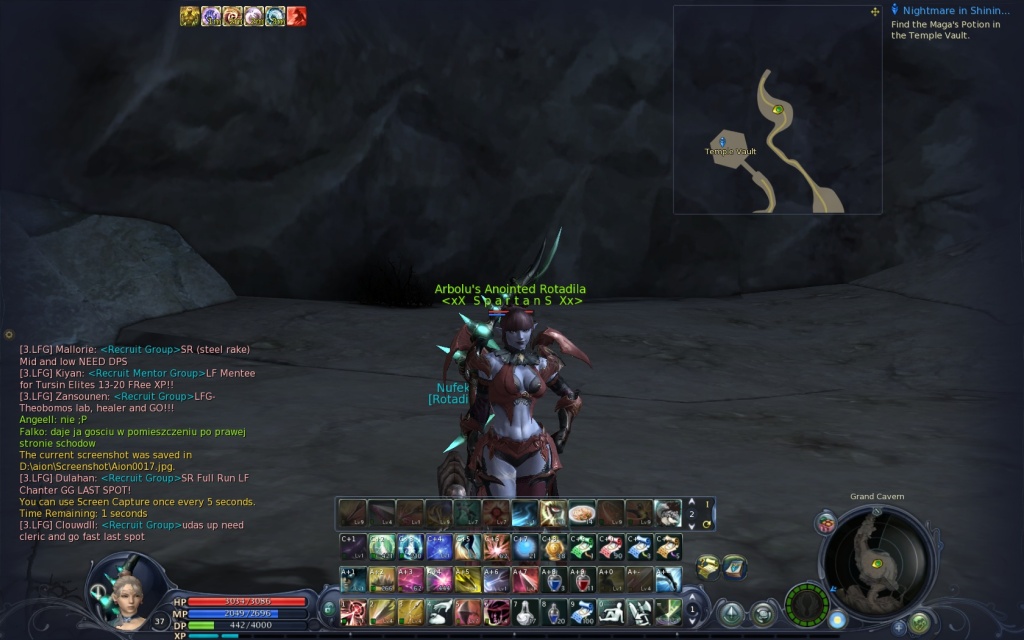The width and height of the screenshot is (1024, 640).
Task: Activate the glowing blue orb skill
Action: (525, 547)
